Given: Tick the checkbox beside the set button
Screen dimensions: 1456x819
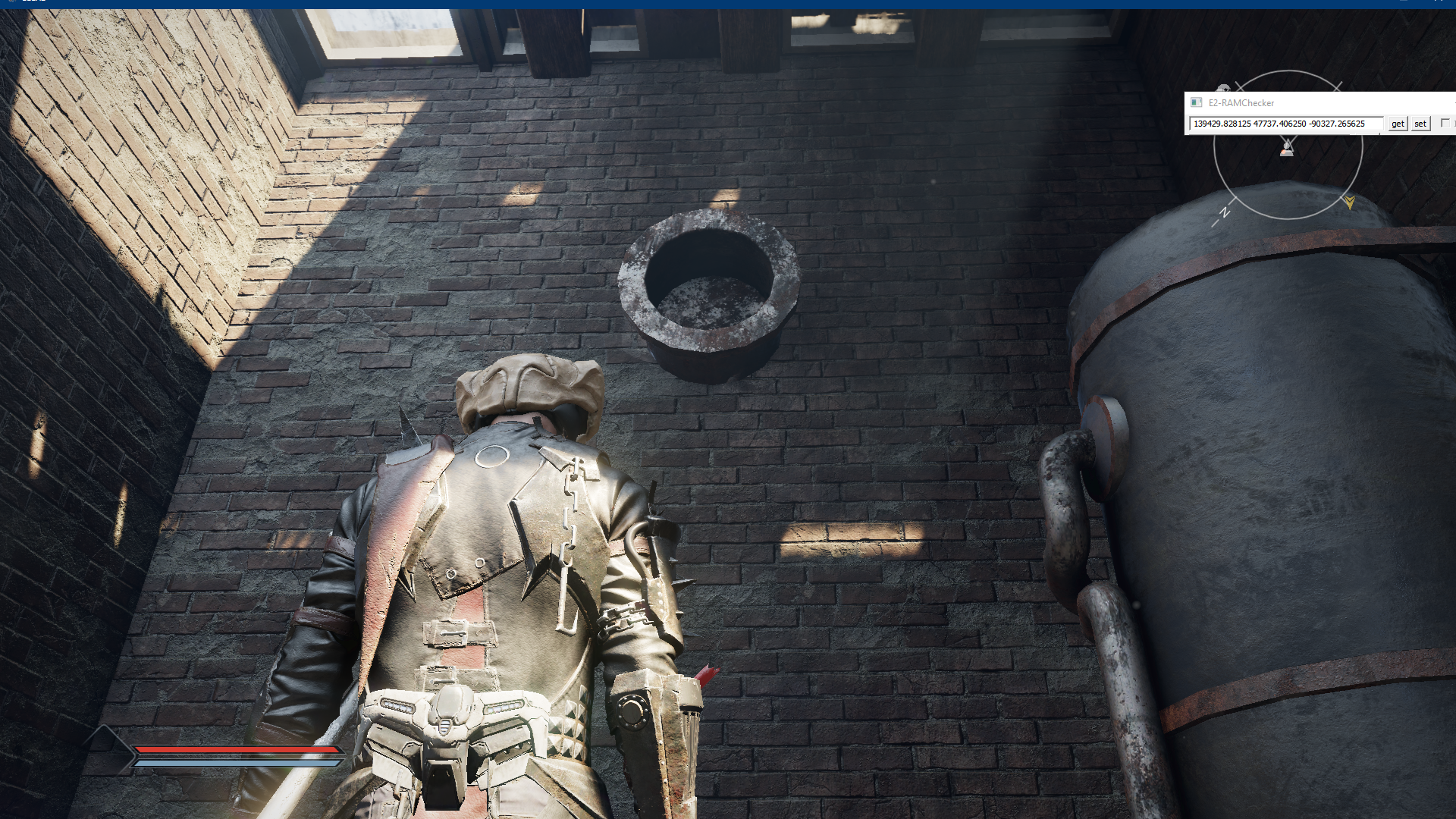Looking at the screenshot, I should click(x=1445, y=123).
